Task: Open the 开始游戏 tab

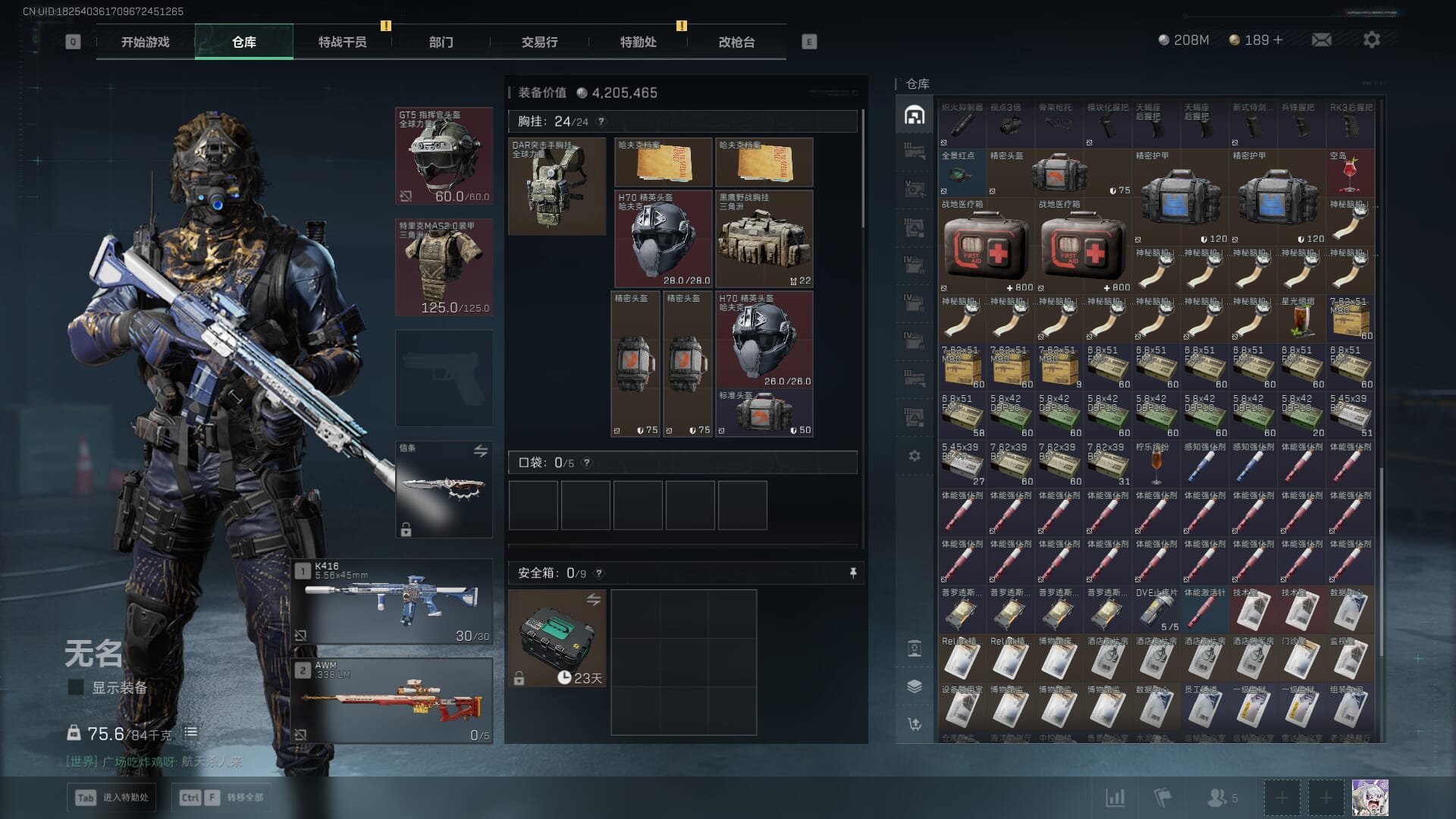Action: 145,42
